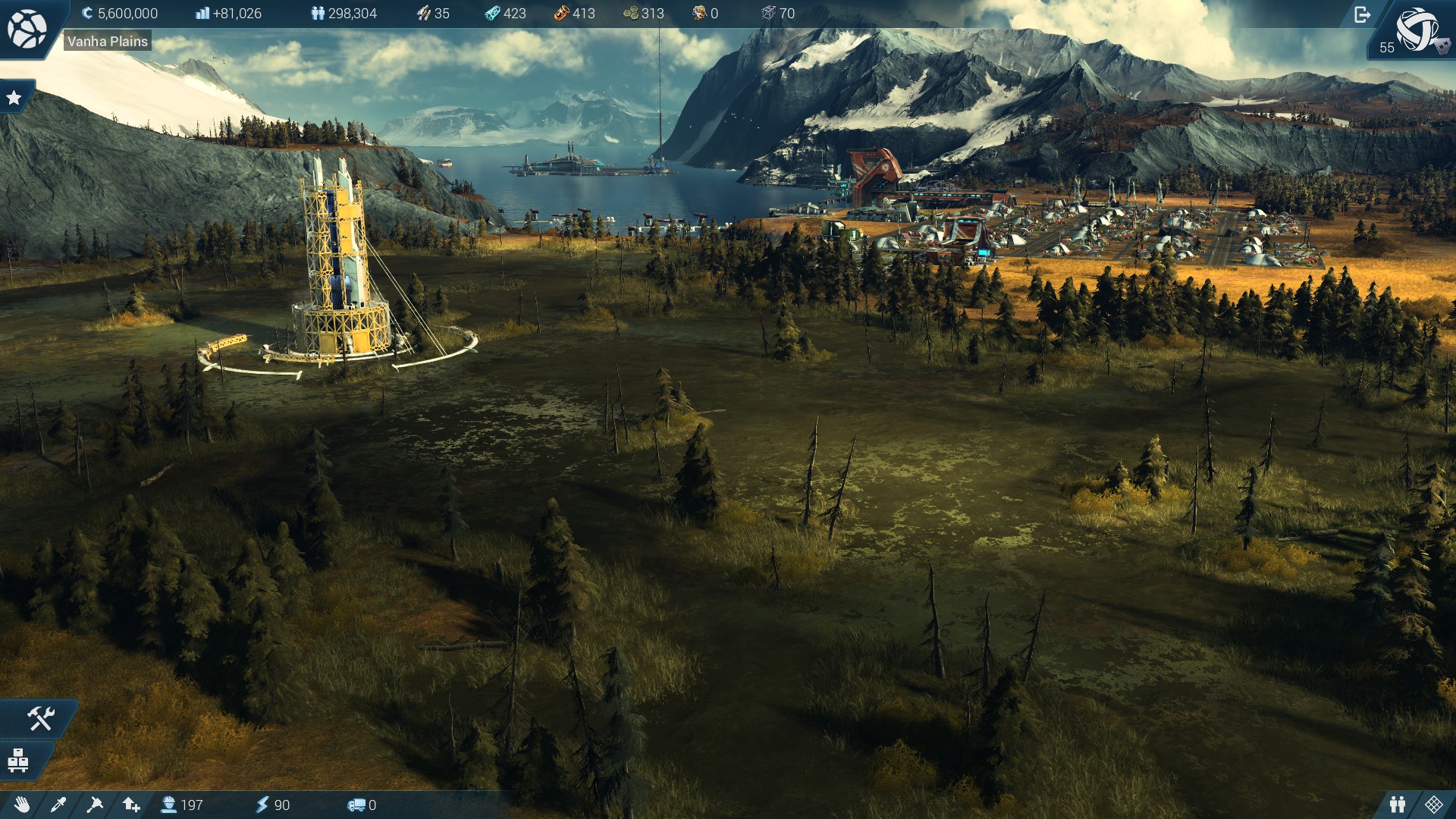Click the exit session arrow button

pos(1362,14)
